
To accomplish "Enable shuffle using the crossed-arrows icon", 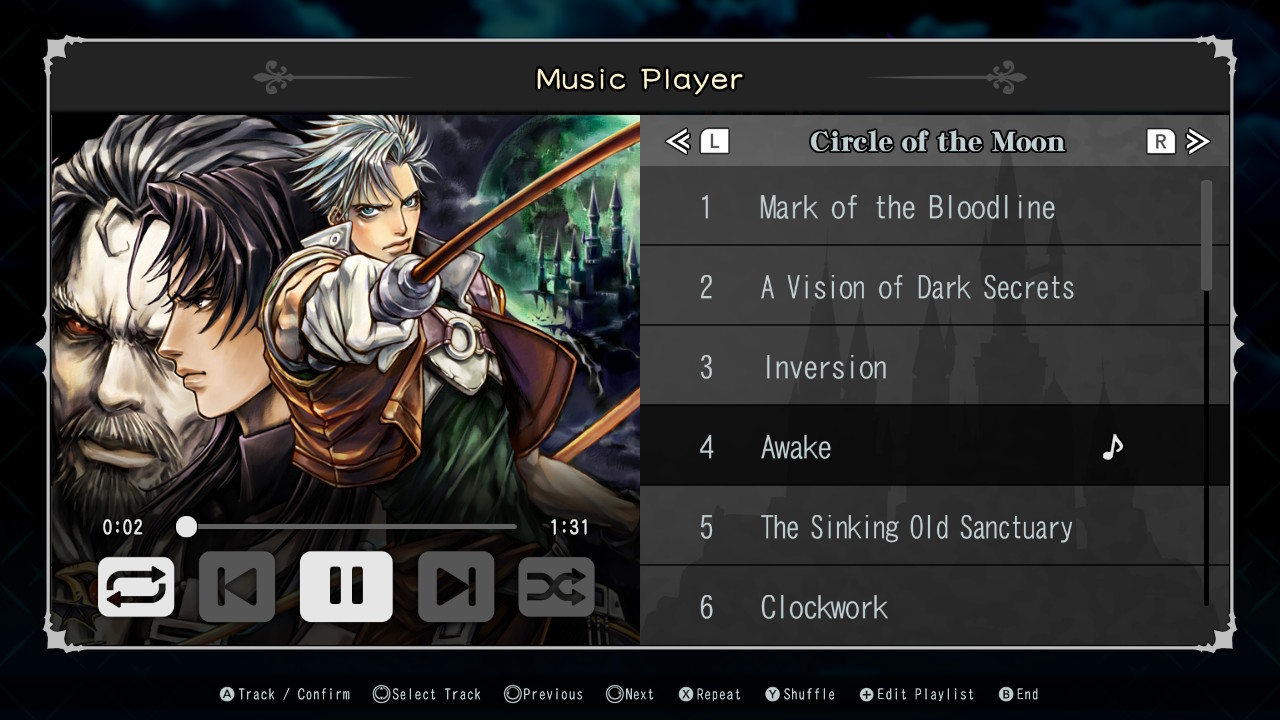I will point(557,586).
